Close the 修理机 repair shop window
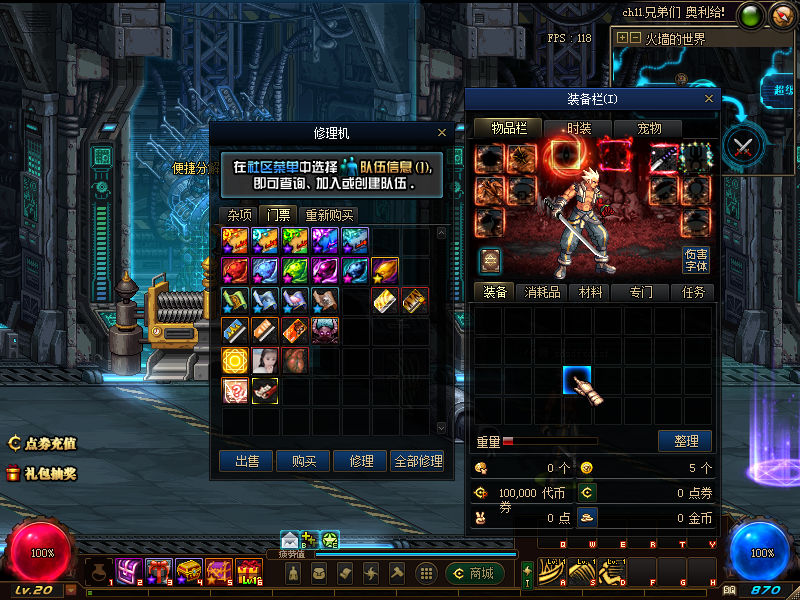 click(x=442, y=132)
